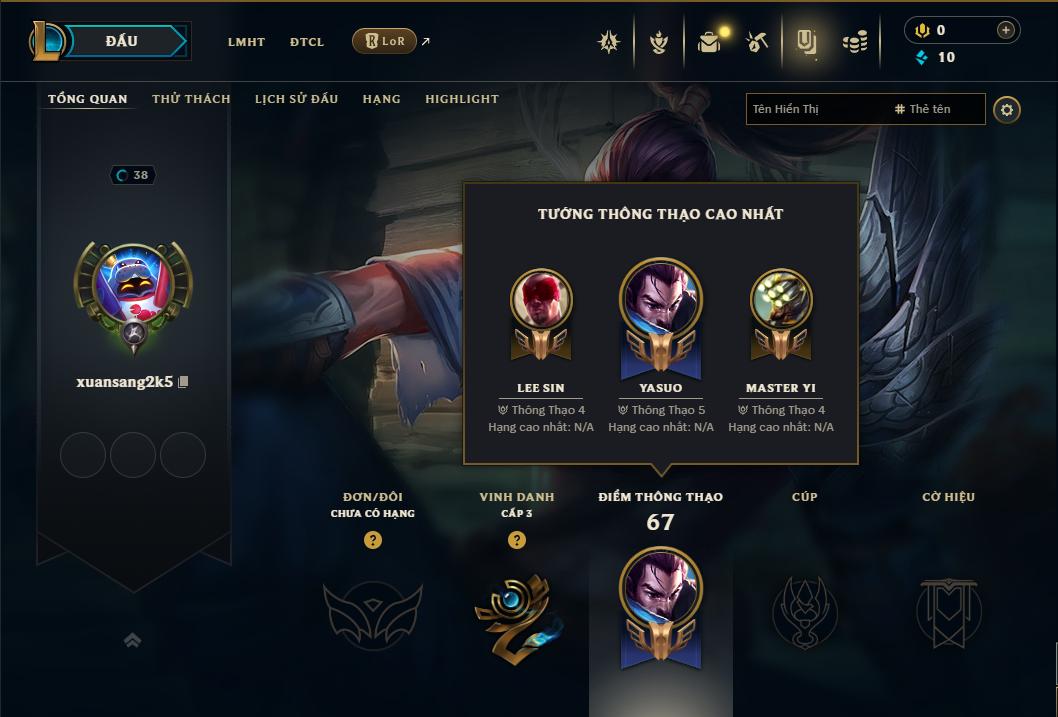Open the hammer crafting loot icon
Viewport: 1058px width, 717px height.
757,42
